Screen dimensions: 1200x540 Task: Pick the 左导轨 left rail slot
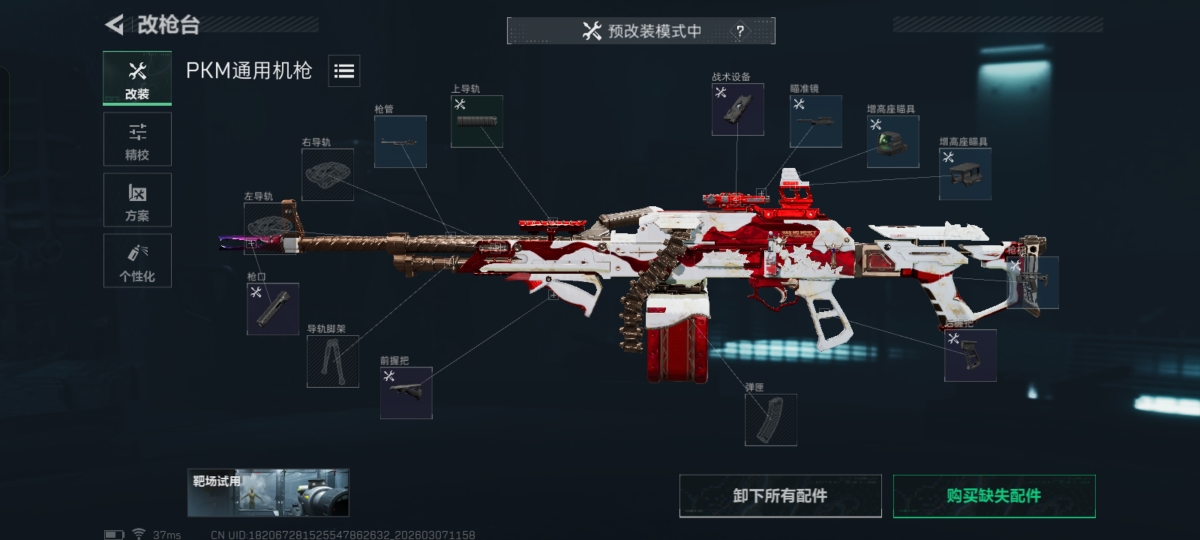pos(269,227)
